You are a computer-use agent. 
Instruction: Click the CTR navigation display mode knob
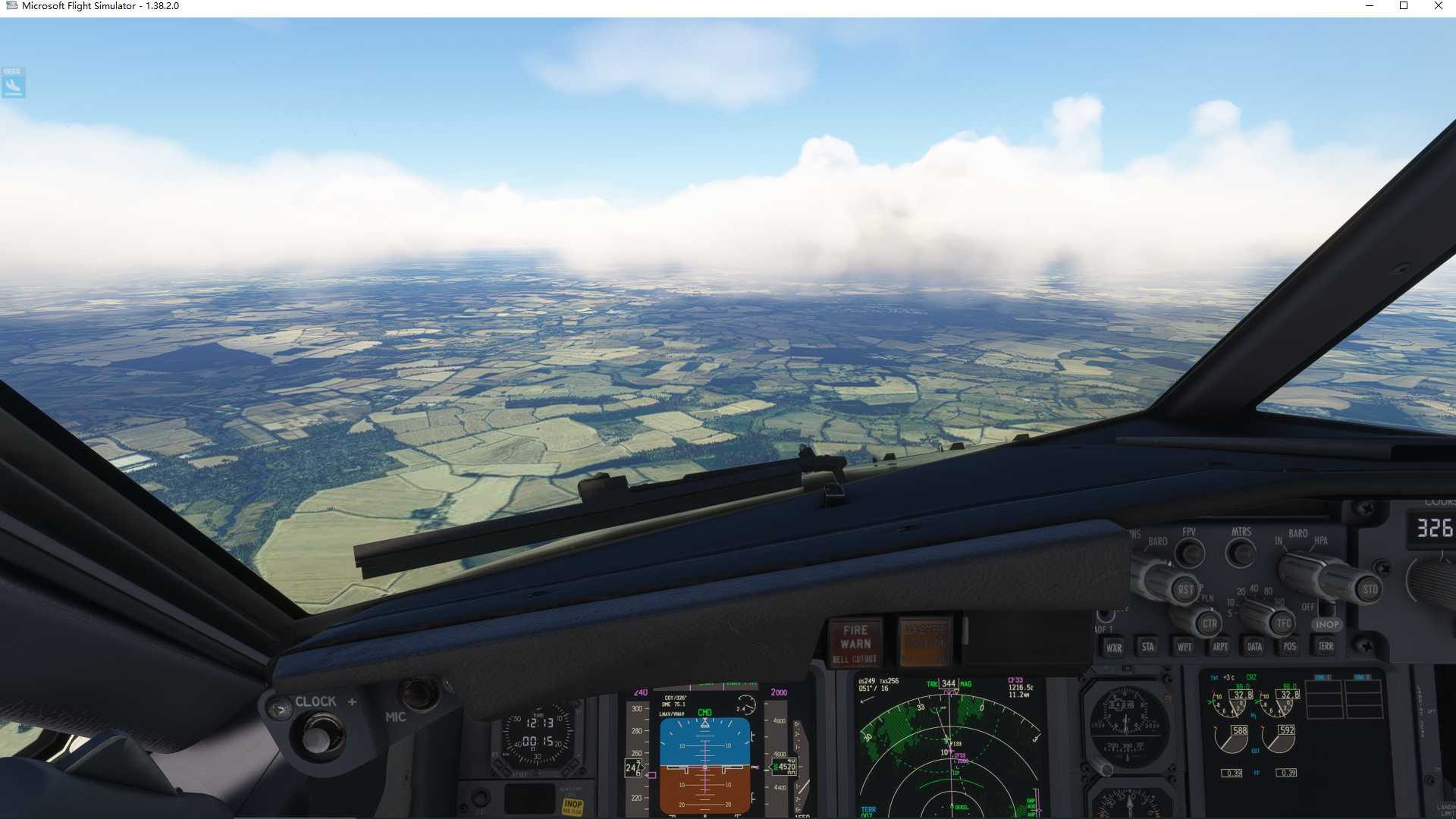(1209, 623)
